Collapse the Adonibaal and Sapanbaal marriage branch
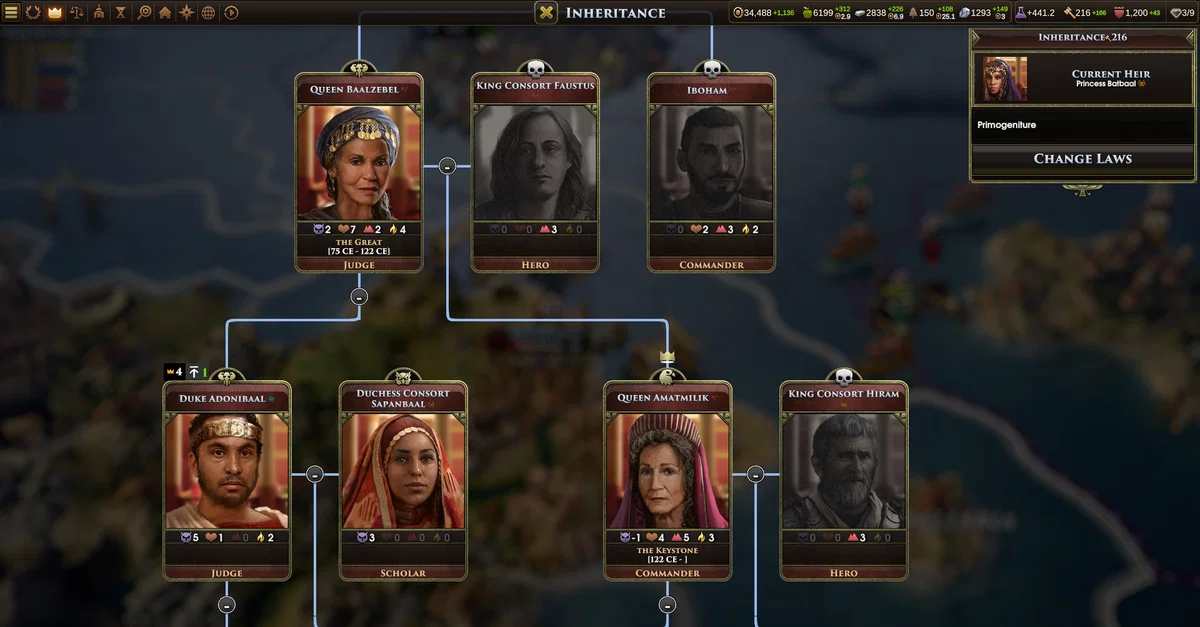This screenshot has height=627, width=1200. (x=315, y=474)
